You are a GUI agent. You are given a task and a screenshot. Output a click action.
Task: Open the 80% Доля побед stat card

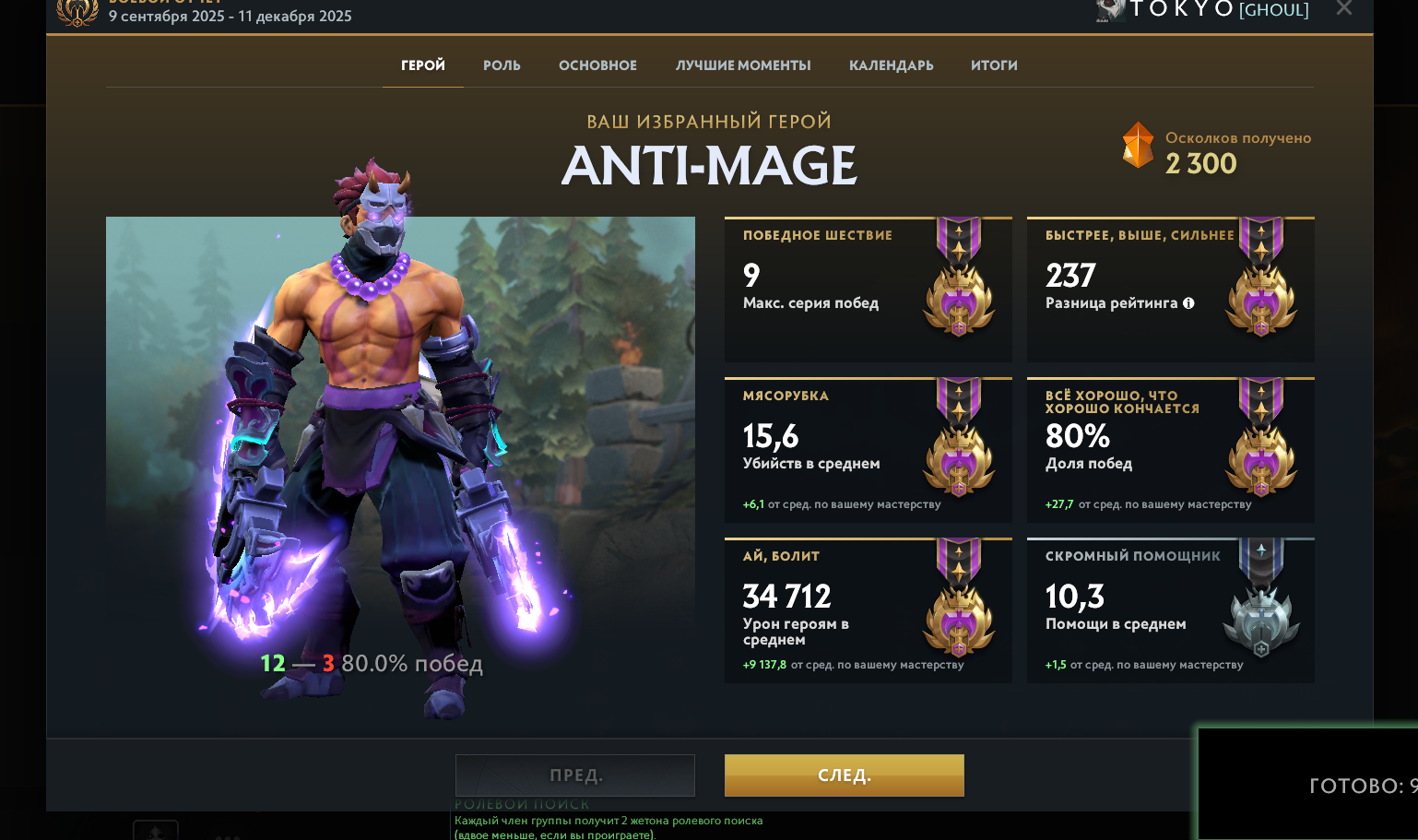coord(1170,450)
